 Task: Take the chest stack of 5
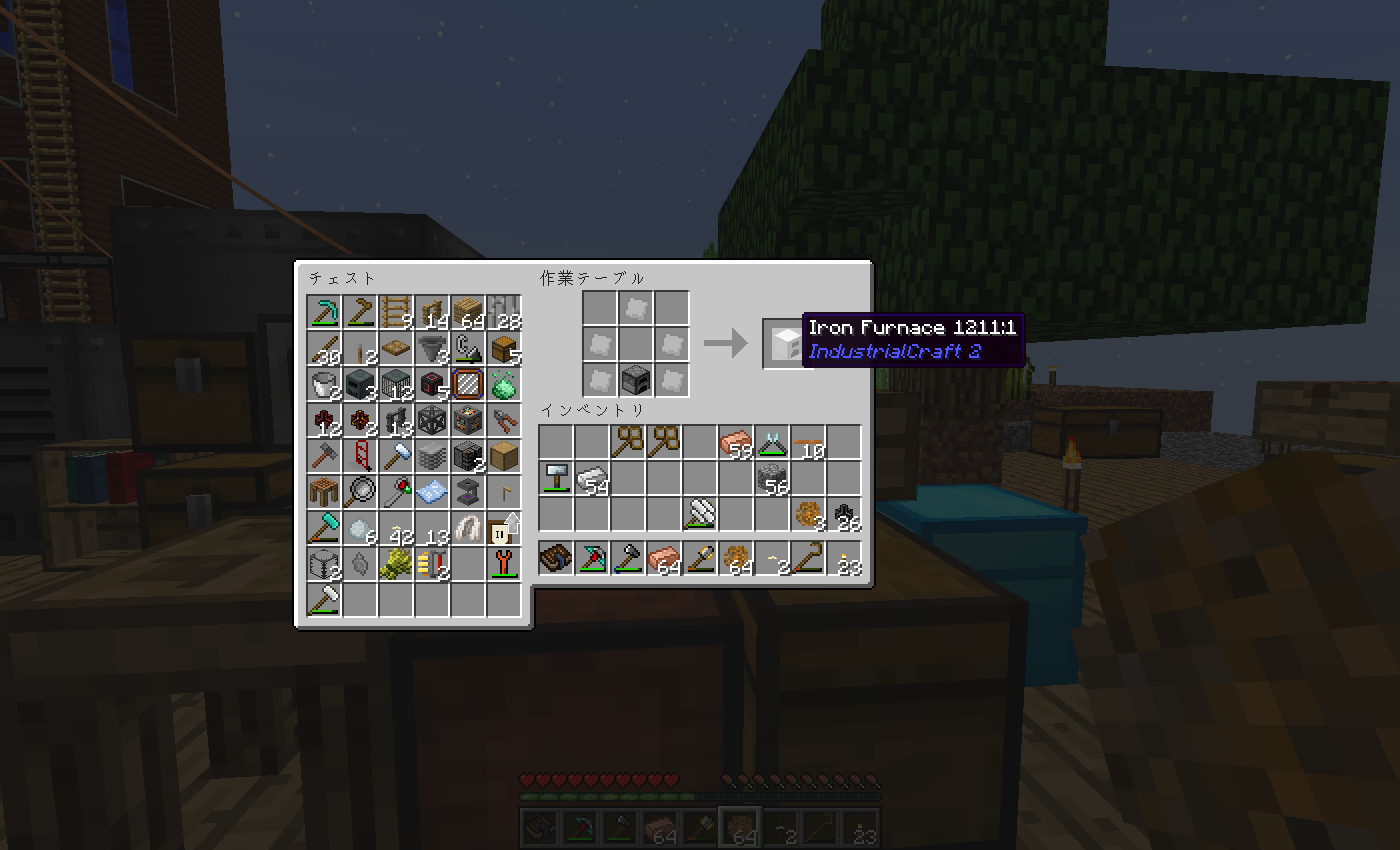pyautogui.click(x=504, y=348)
